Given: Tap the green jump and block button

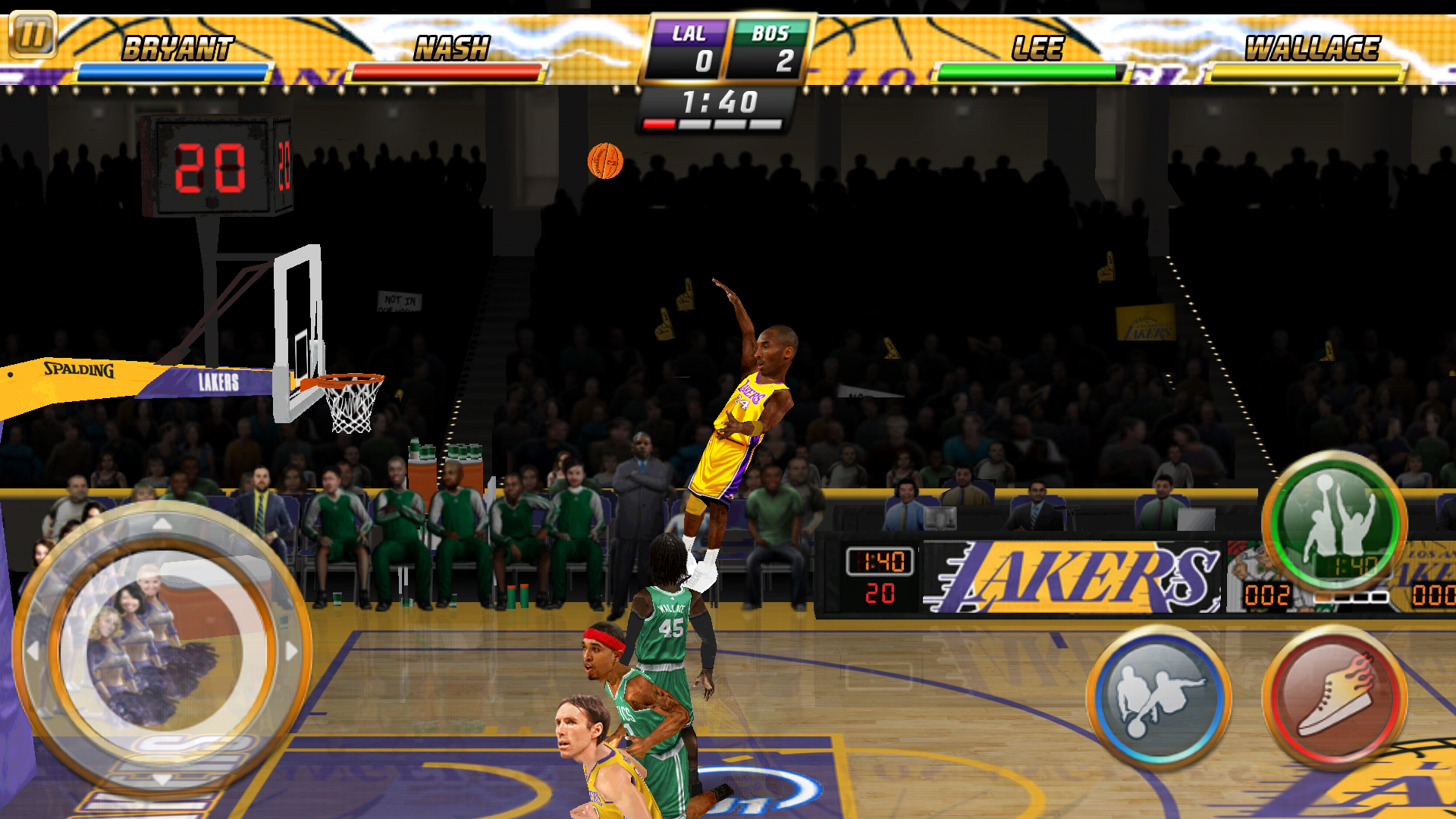Looking at the screenshot, I should coord(1334,524).
